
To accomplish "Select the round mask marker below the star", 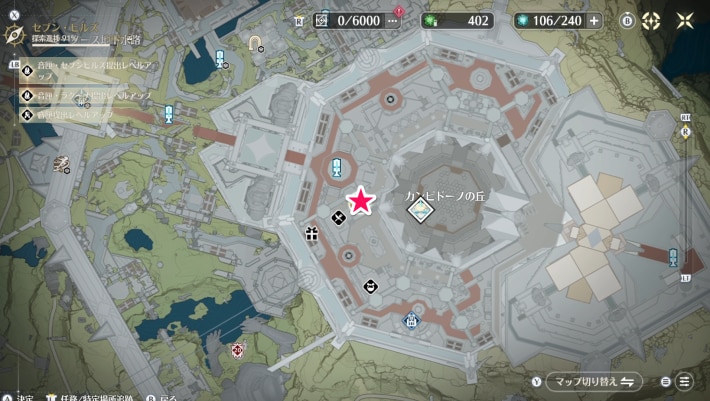I will [371, 286].
